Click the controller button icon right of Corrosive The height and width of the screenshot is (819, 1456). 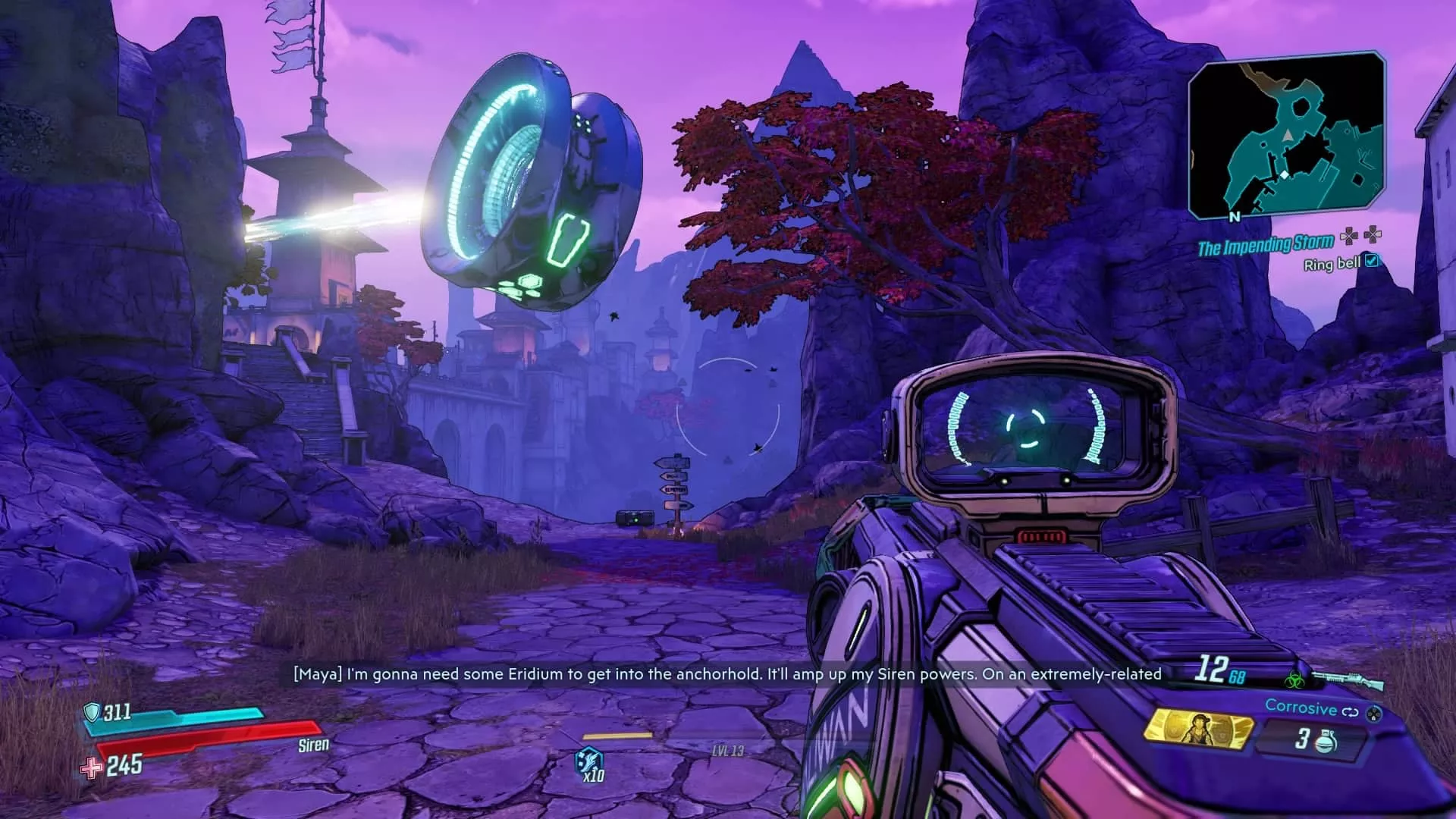point(1374,714)
